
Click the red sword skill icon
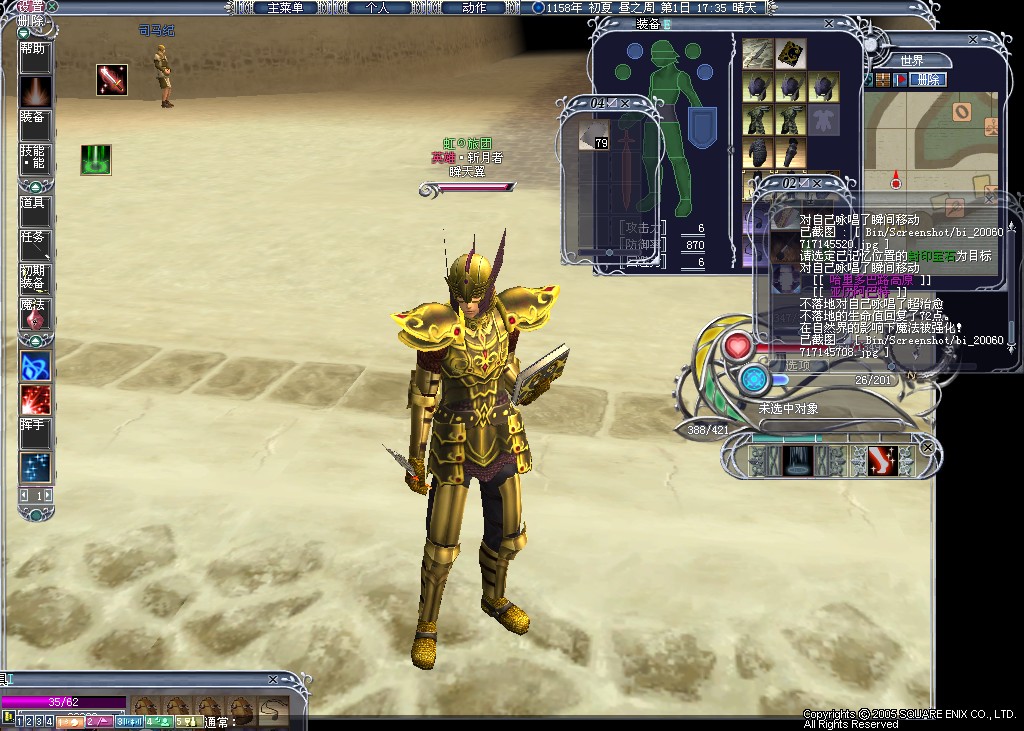pos(112,80)
